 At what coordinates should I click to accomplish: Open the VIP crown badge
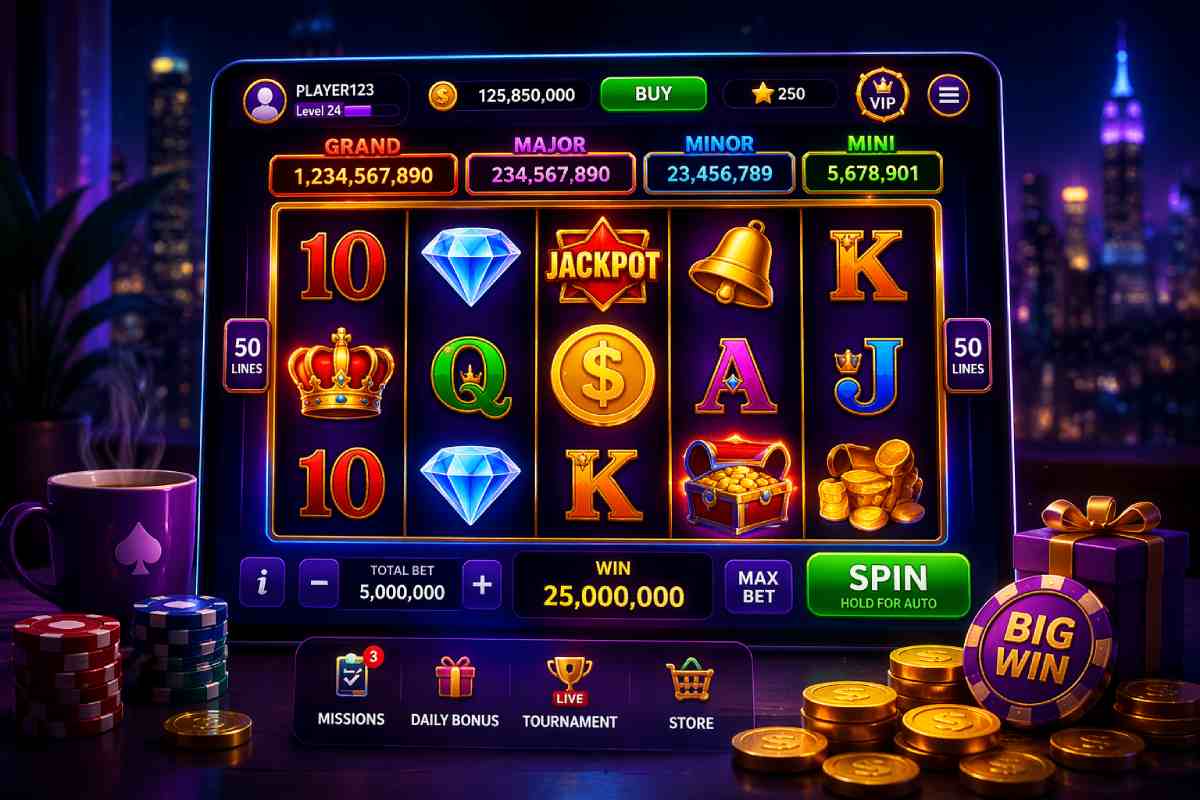point(882,94)
